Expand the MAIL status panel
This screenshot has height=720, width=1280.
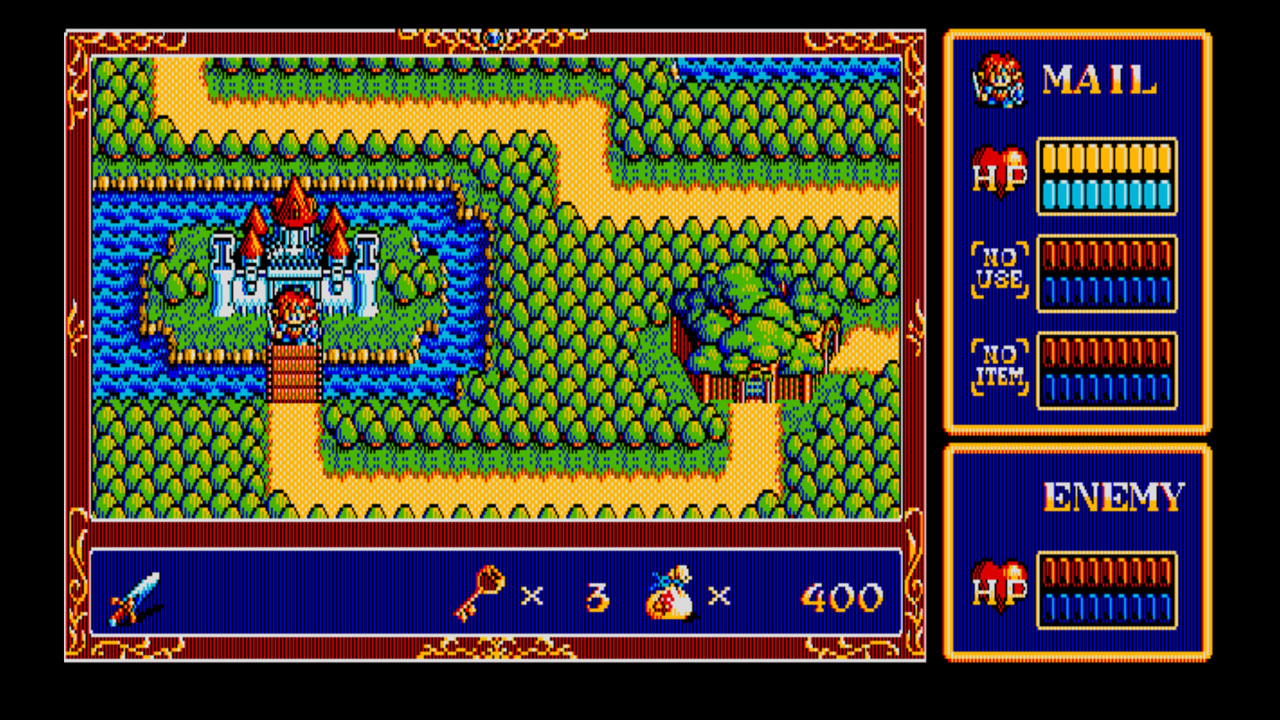point(1078,230)
